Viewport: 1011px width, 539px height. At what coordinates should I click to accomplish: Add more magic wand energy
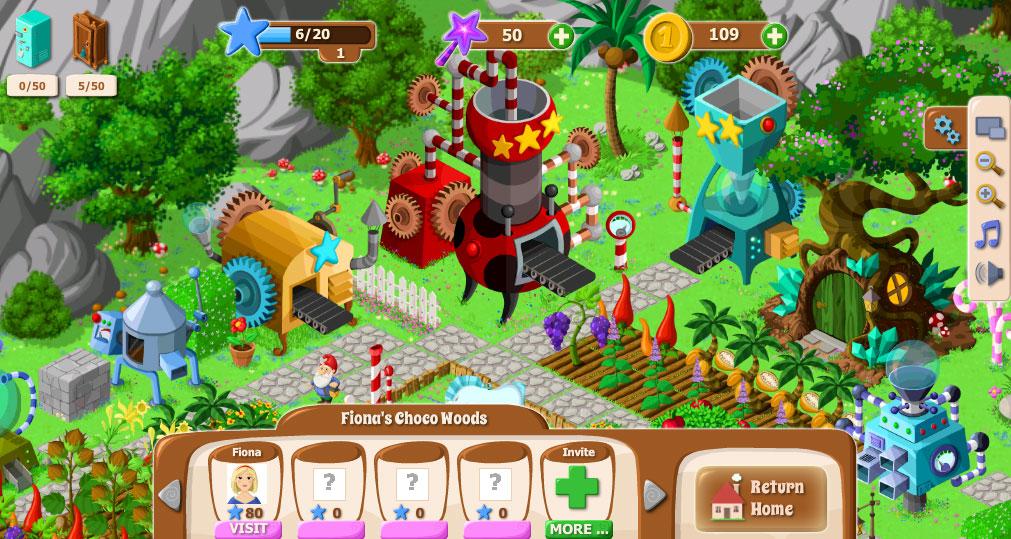pos(562,37)
